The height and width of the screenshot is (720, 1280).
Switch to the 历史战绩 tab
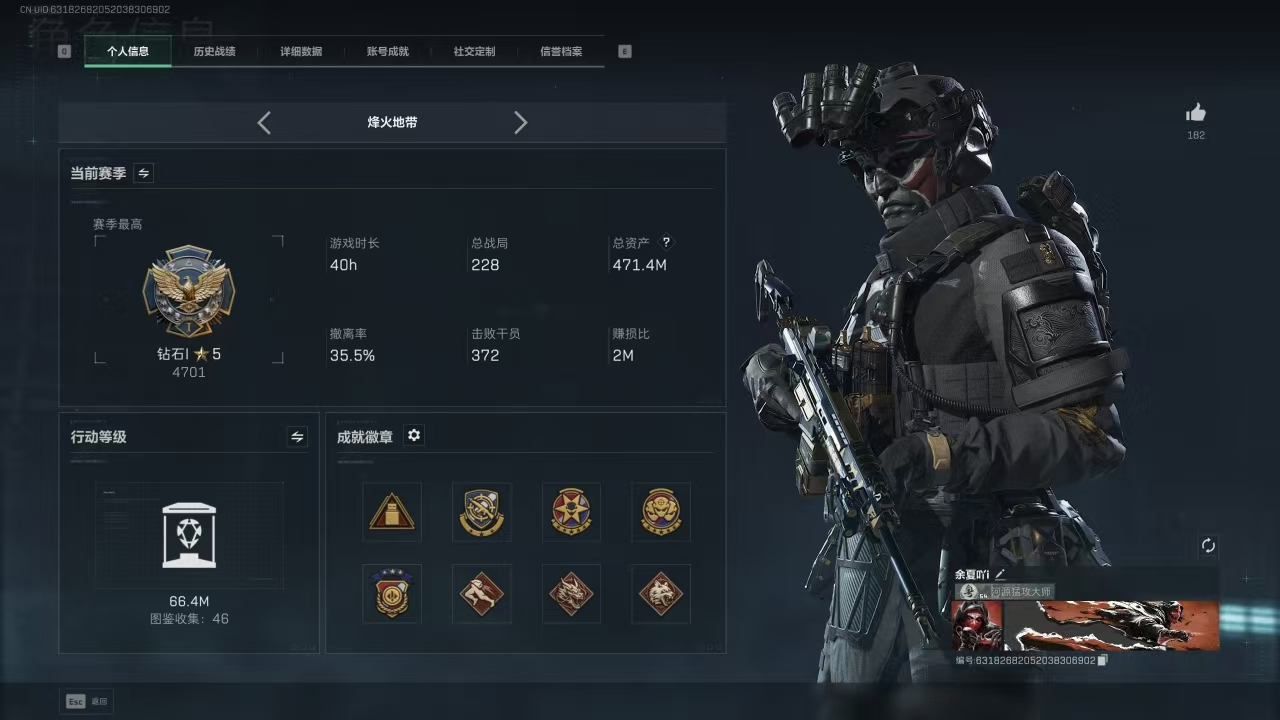pyautogui.click(x=214, y=51)
